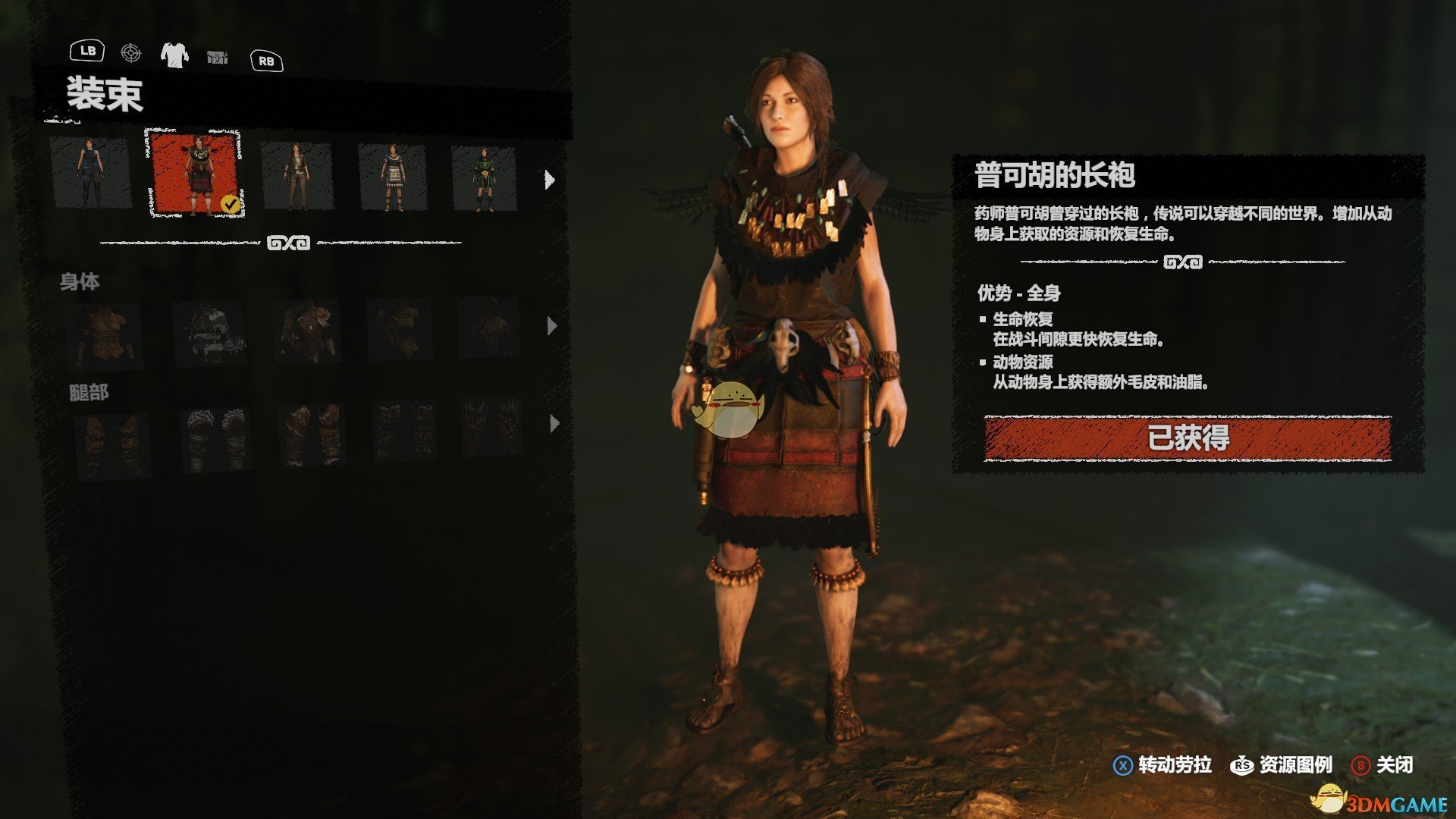Show more leg pieces with the arrow

point(554,423)
